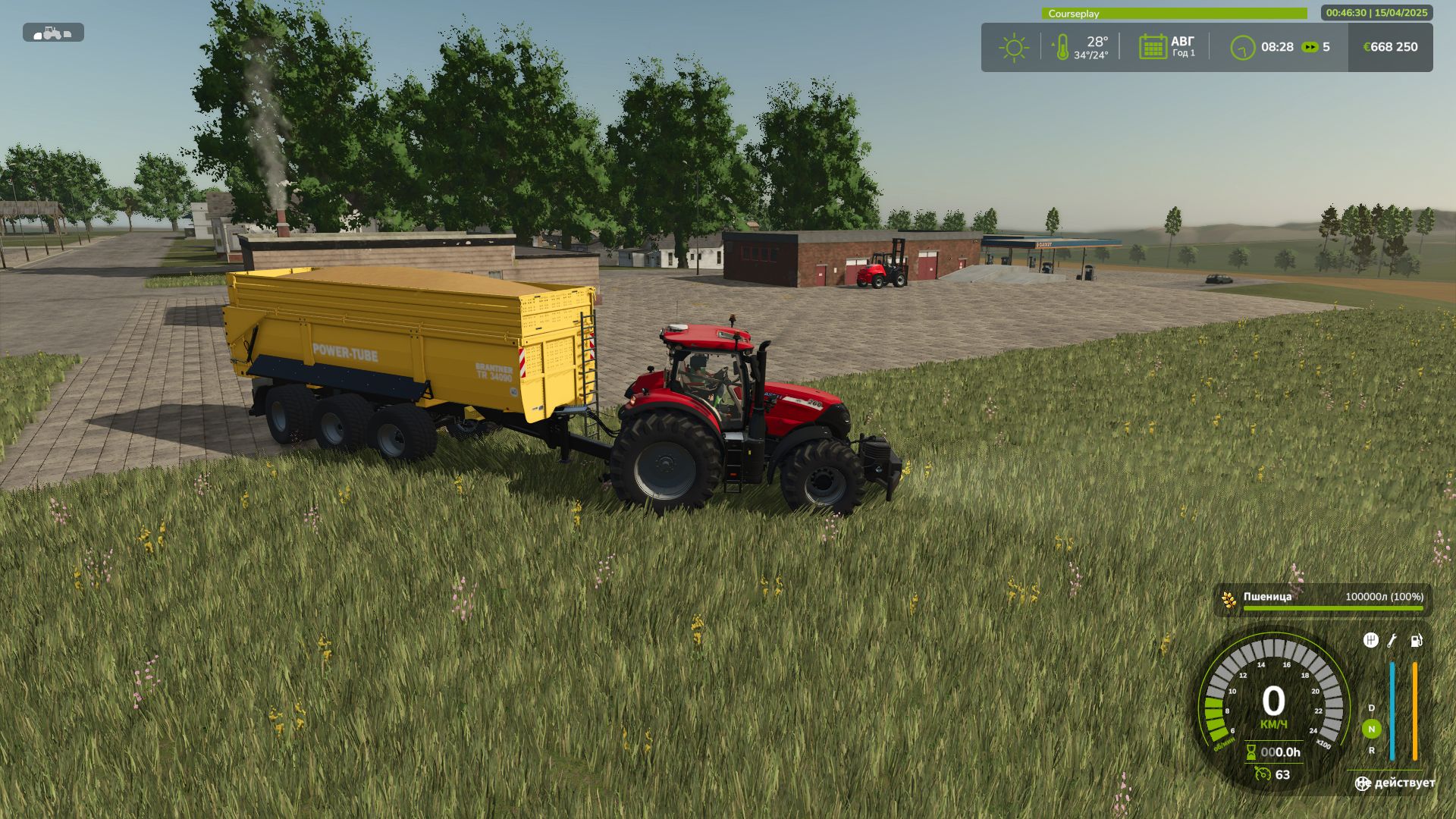This screenshot has width=1456, height=819.
Task: Open the €668 250 account balance
Action: click(1390, 47)
